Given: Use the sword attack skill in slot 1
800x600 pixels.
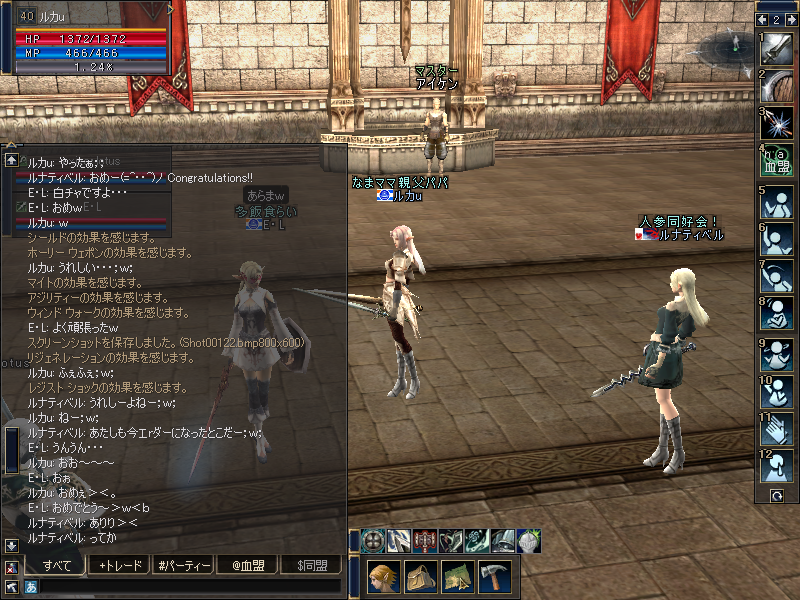Looking at the screenshot, I should click(x=776, y=49).
